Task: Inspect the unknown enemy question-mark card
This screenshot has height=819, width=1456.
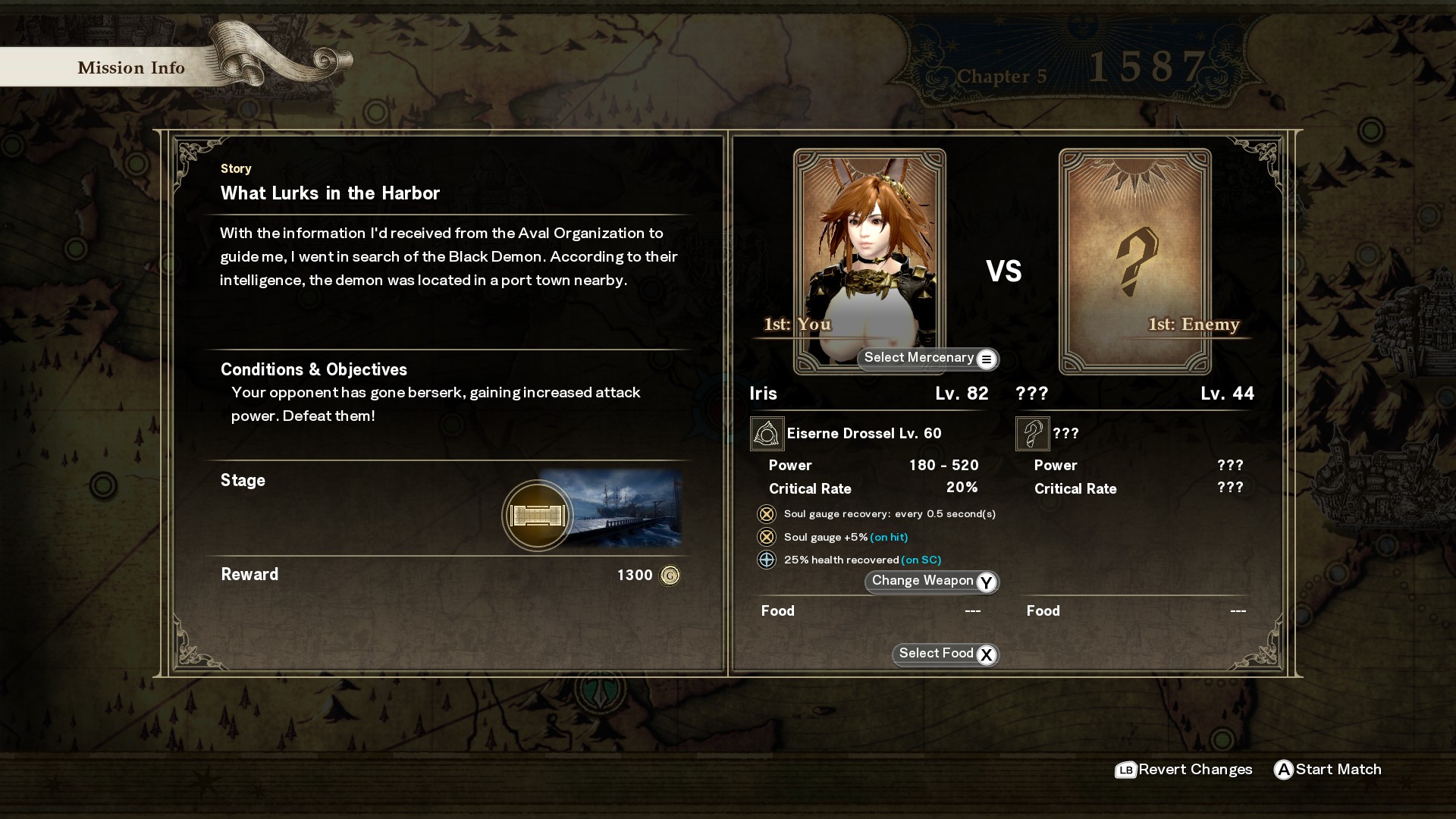Action: tap(1134, 261)
